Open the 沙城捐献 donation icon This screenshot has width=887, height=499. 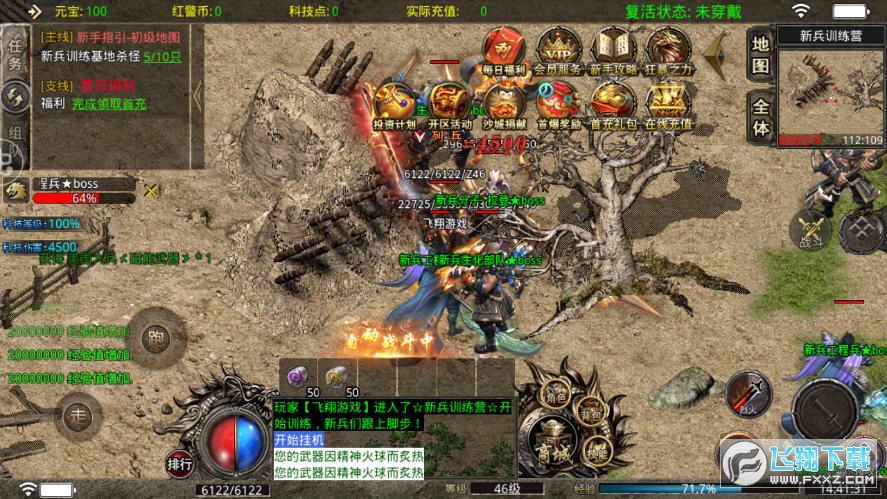pyautogui.click(x=505, y=105)
